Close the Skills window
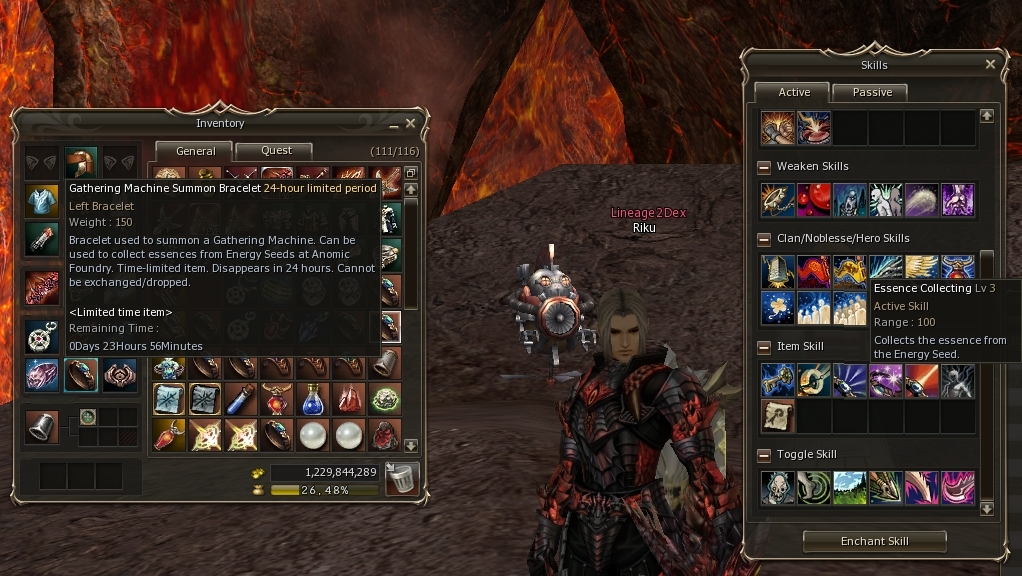This screenshot has width=1022, height=576. point(990,64)
